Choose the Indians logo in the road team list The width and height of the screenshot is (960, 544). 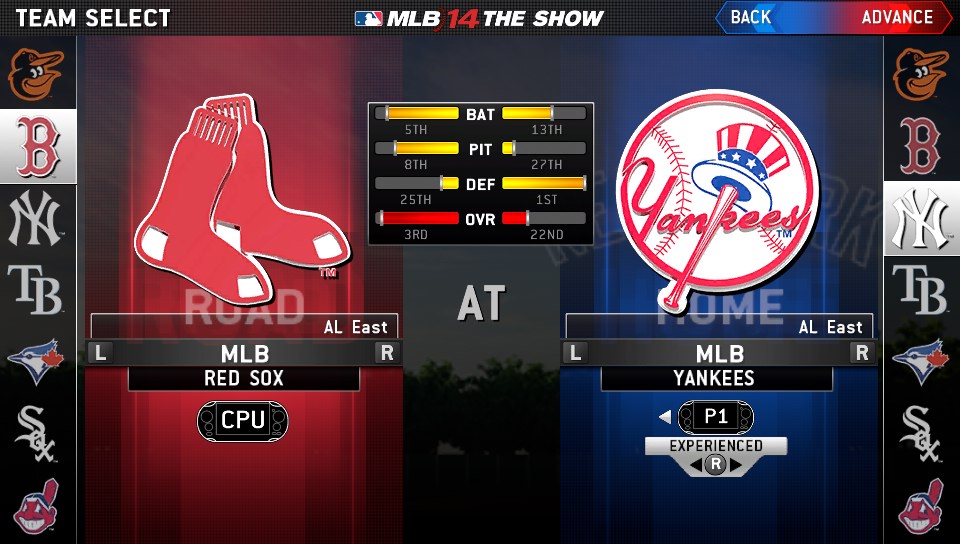click(37, 505)
